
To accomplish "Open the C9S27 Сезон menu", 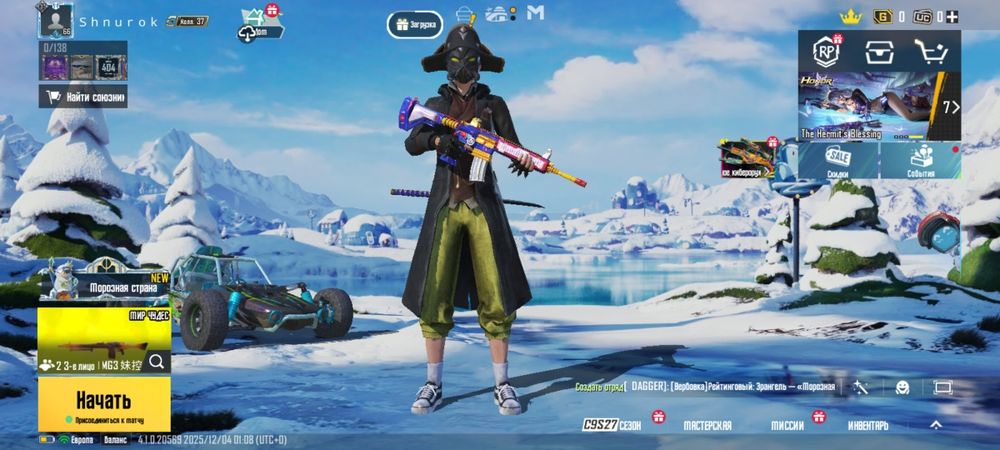I will point(612,425).
